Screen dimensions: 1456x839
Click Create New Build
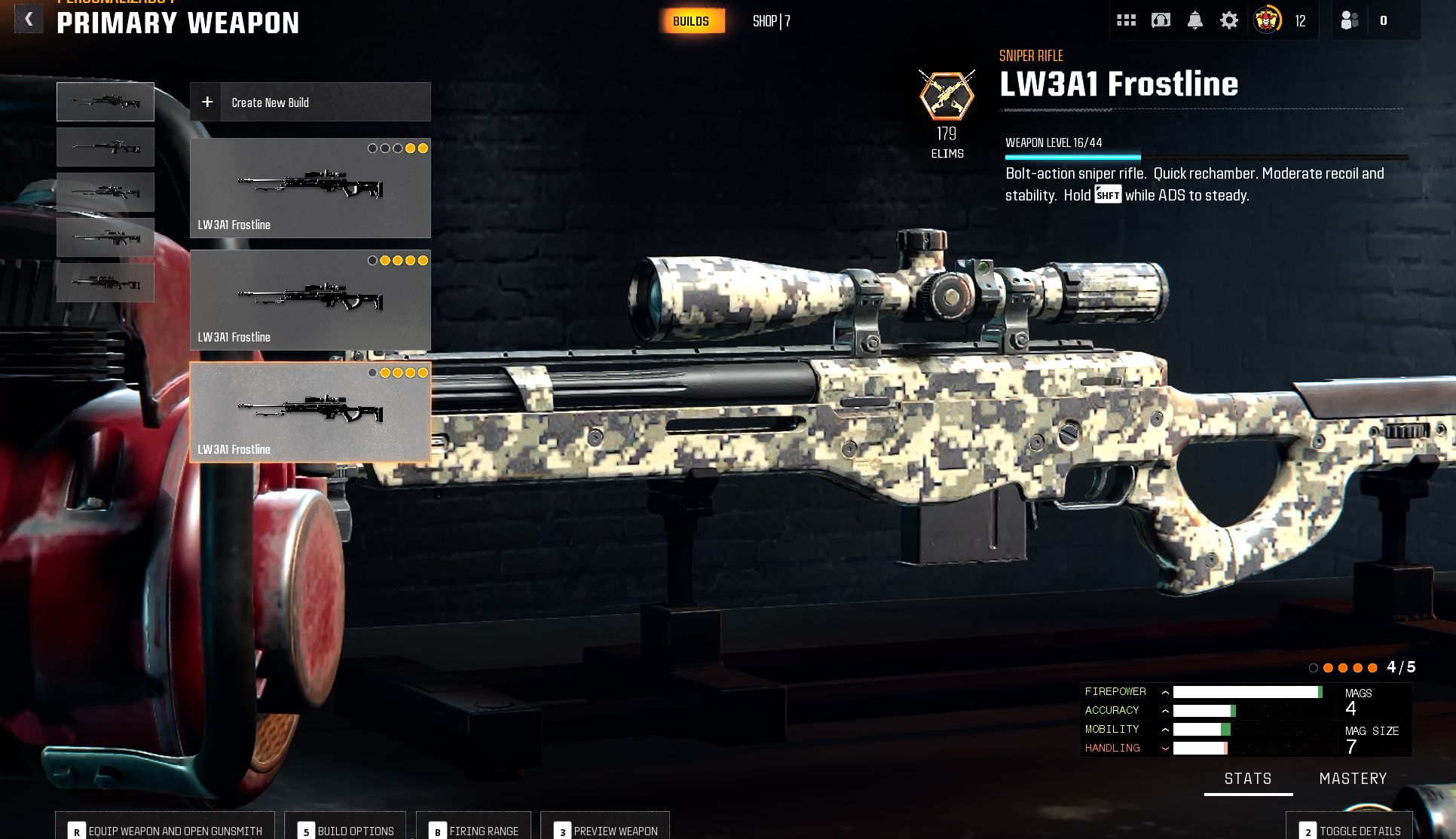(x=310, y=102)
